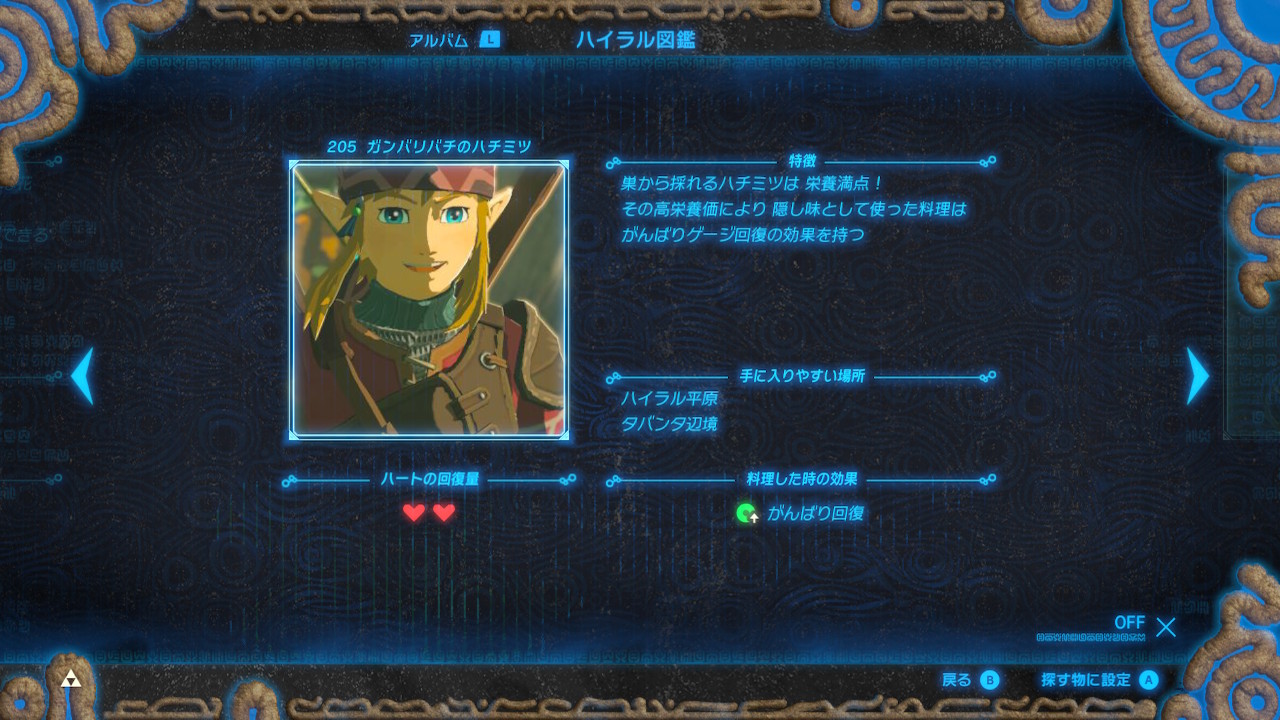Screen dimensions: 1280x720
Task: Select the ハイラル図鑑 compendium tab
Action: [635, 40]
